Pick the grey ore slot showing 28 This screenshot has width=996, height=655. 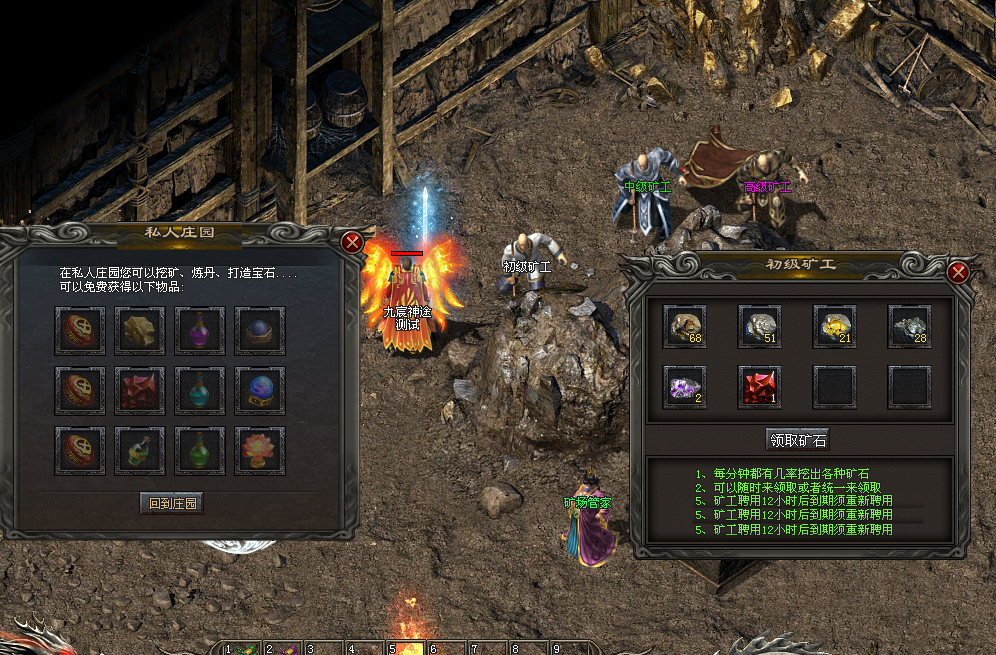(909, 326)
